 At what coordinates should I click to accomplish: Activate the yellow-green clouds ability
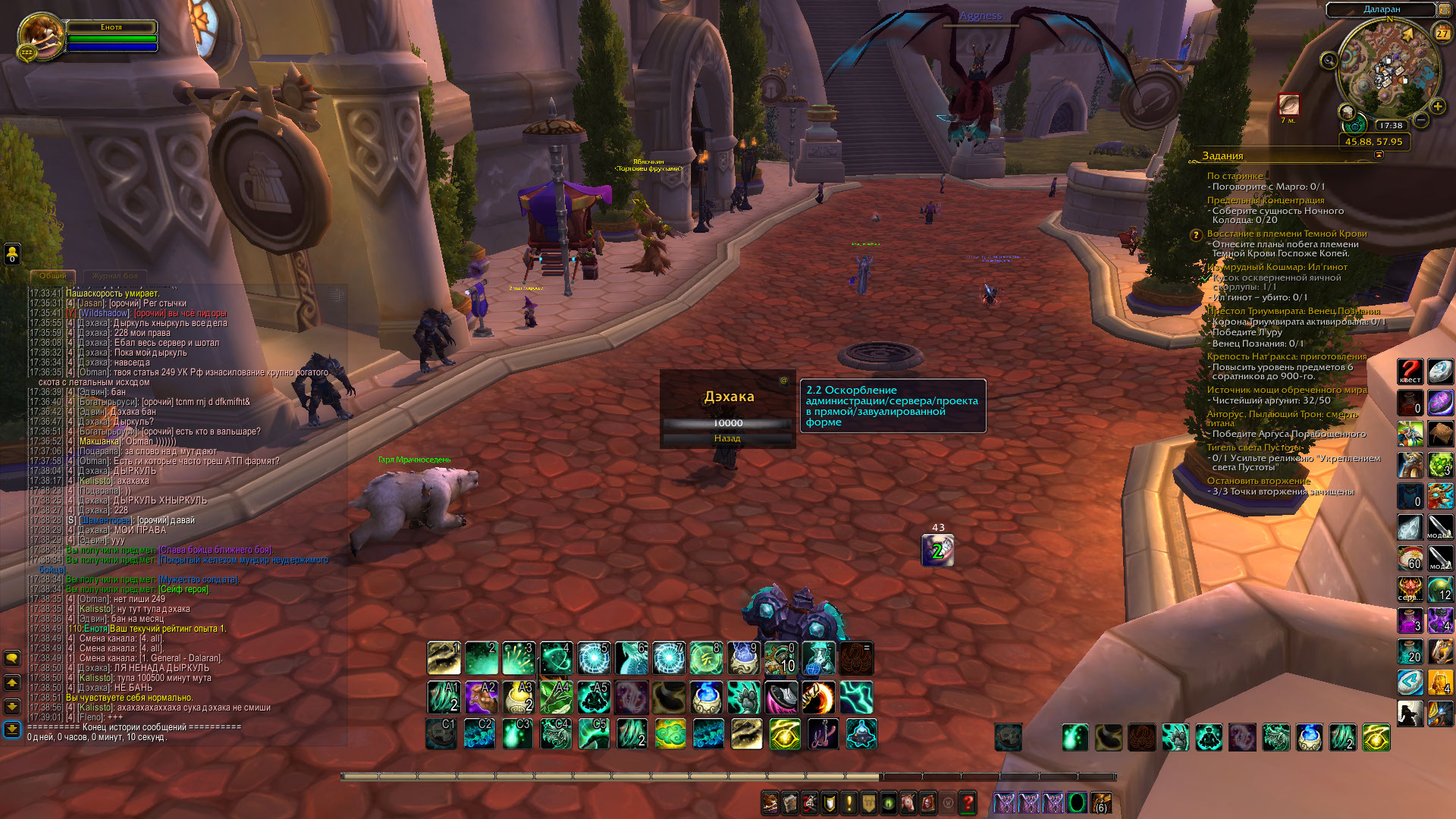[x=670, y=734]
